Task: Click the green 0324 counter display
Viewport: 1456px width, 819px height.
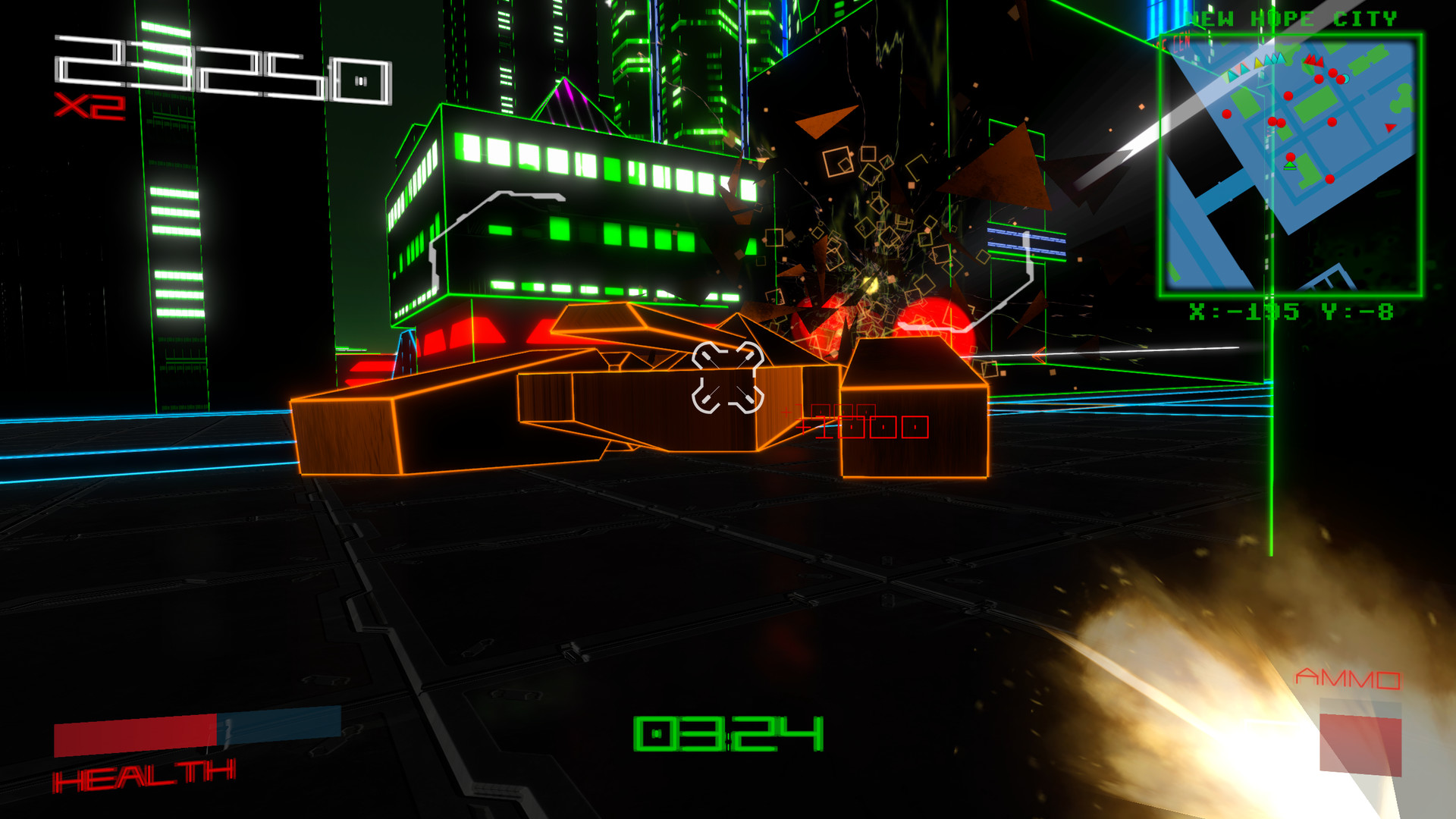Action: (x=728, y=733)
